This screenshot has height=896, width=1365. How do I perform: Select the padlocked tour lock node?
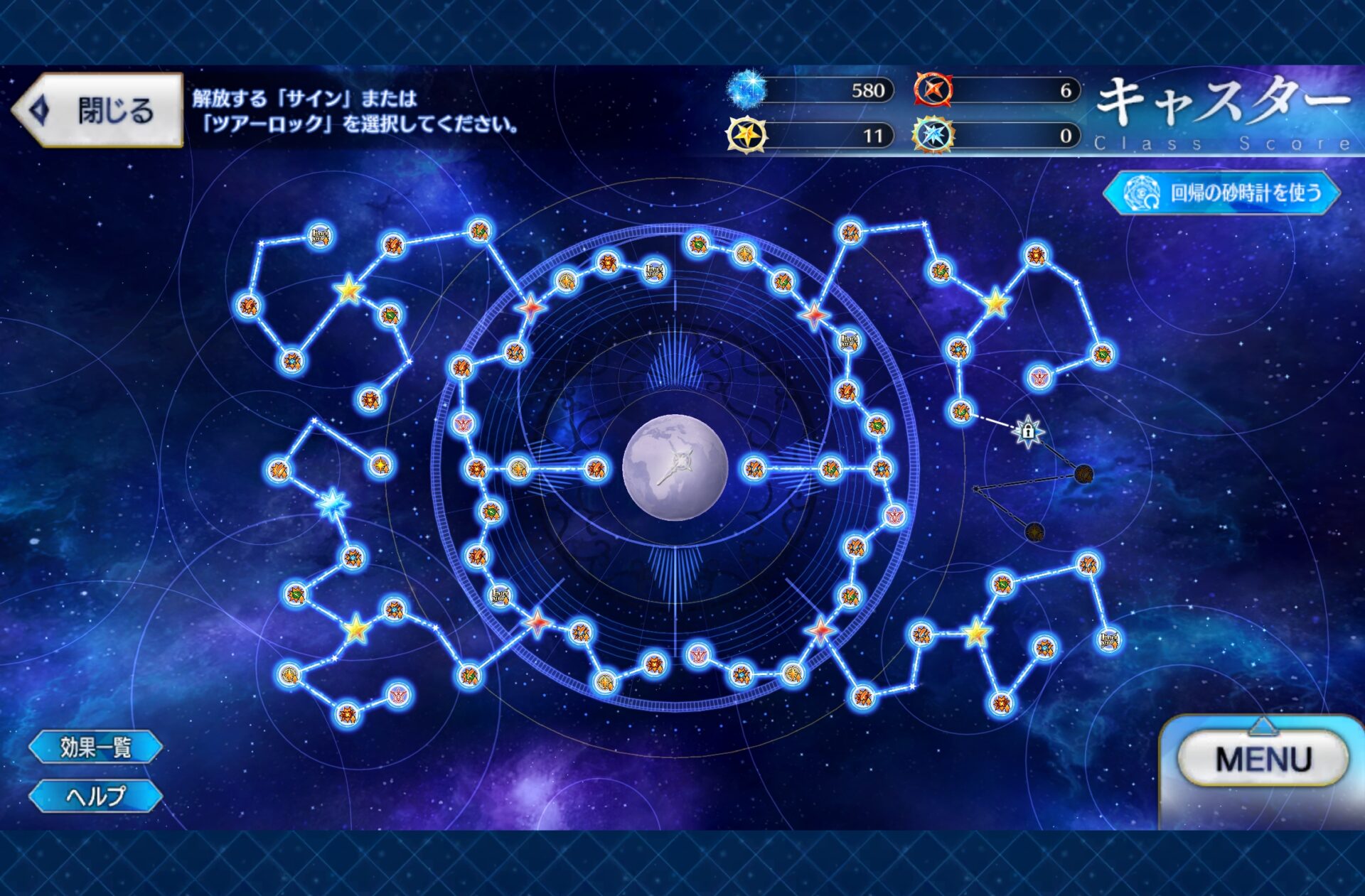(x=1028, y=431)
